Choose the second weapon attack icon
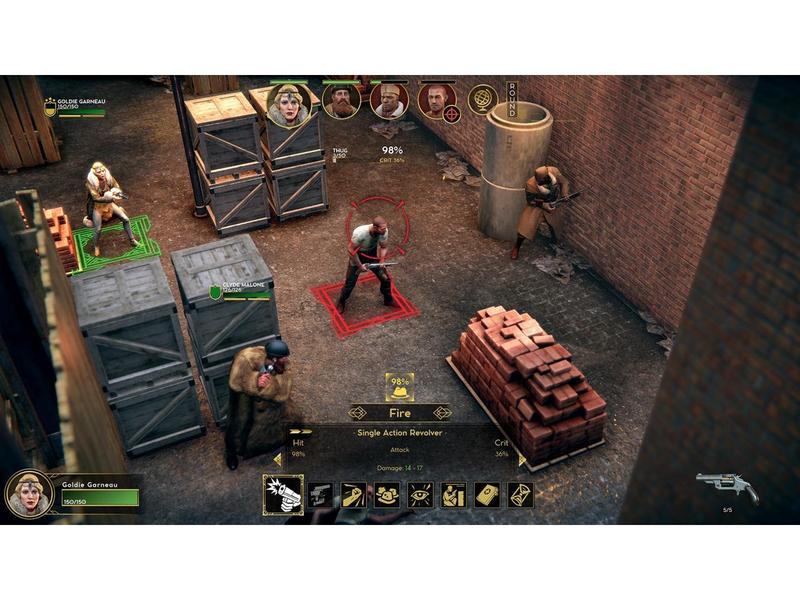Viewport: 800px width, 600px height. [320, 494]
